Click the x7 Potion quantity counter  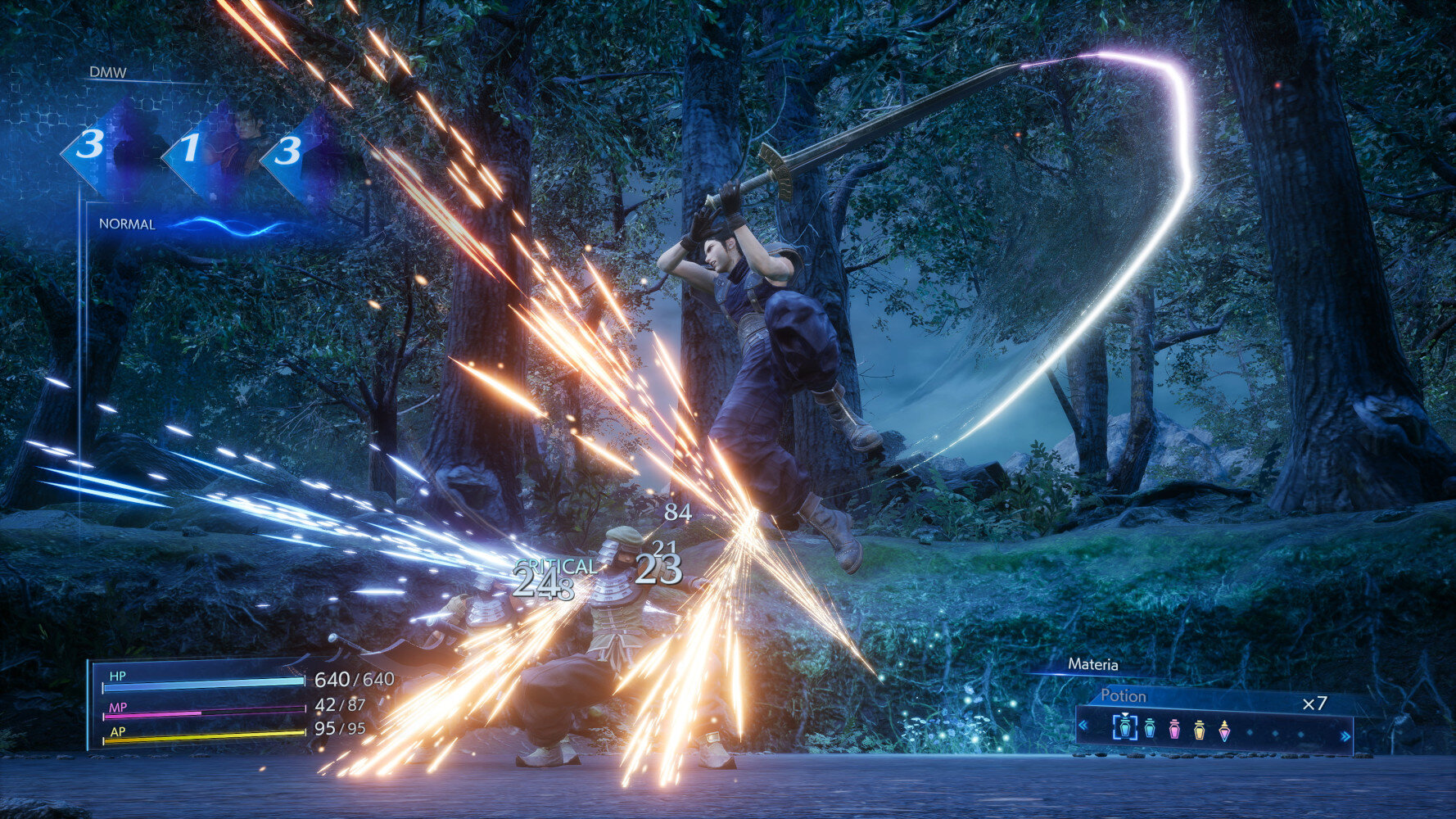[x=1315, y=703]
